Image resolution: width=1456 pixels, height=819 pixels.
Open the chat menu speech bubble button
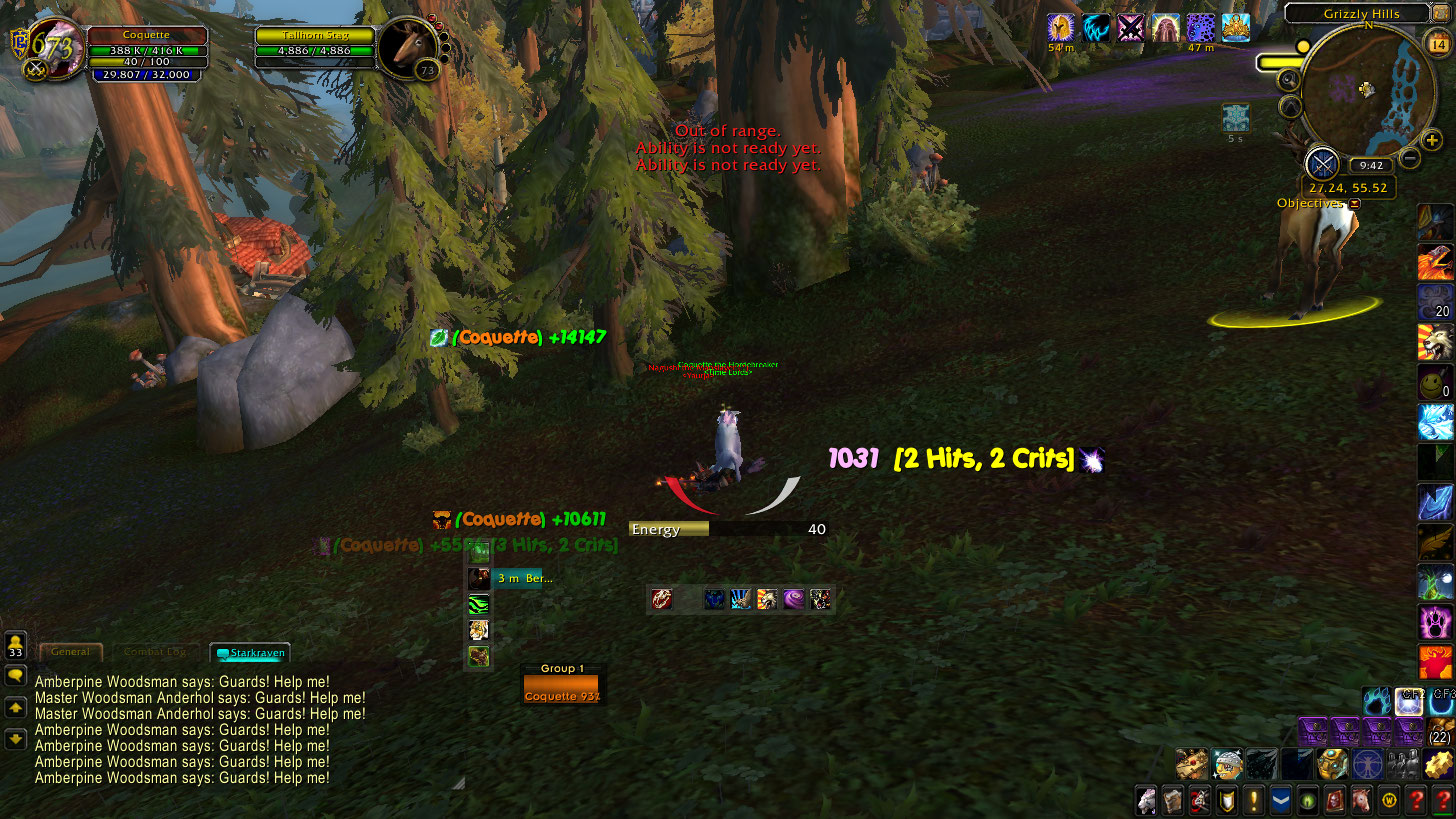coord(15,676)
